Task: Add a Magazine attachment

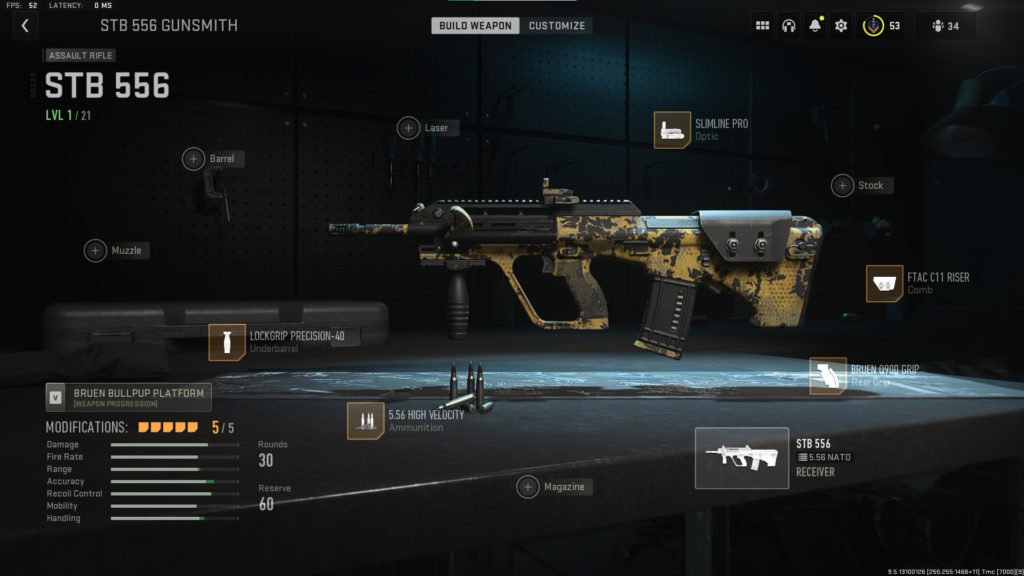Action: click(528, 487)
